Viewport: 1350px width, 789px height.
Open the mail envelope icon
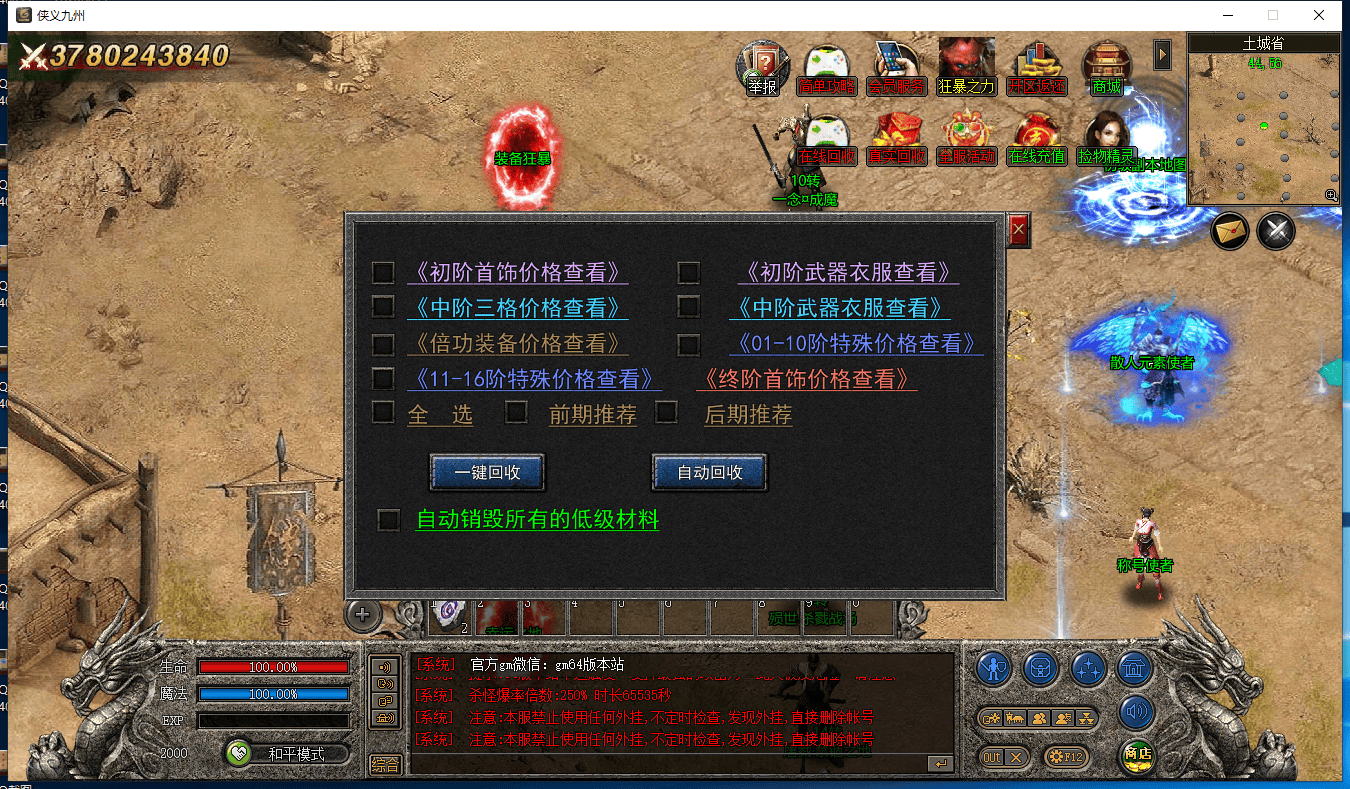pyautogui.click(x=1231, y=232)
